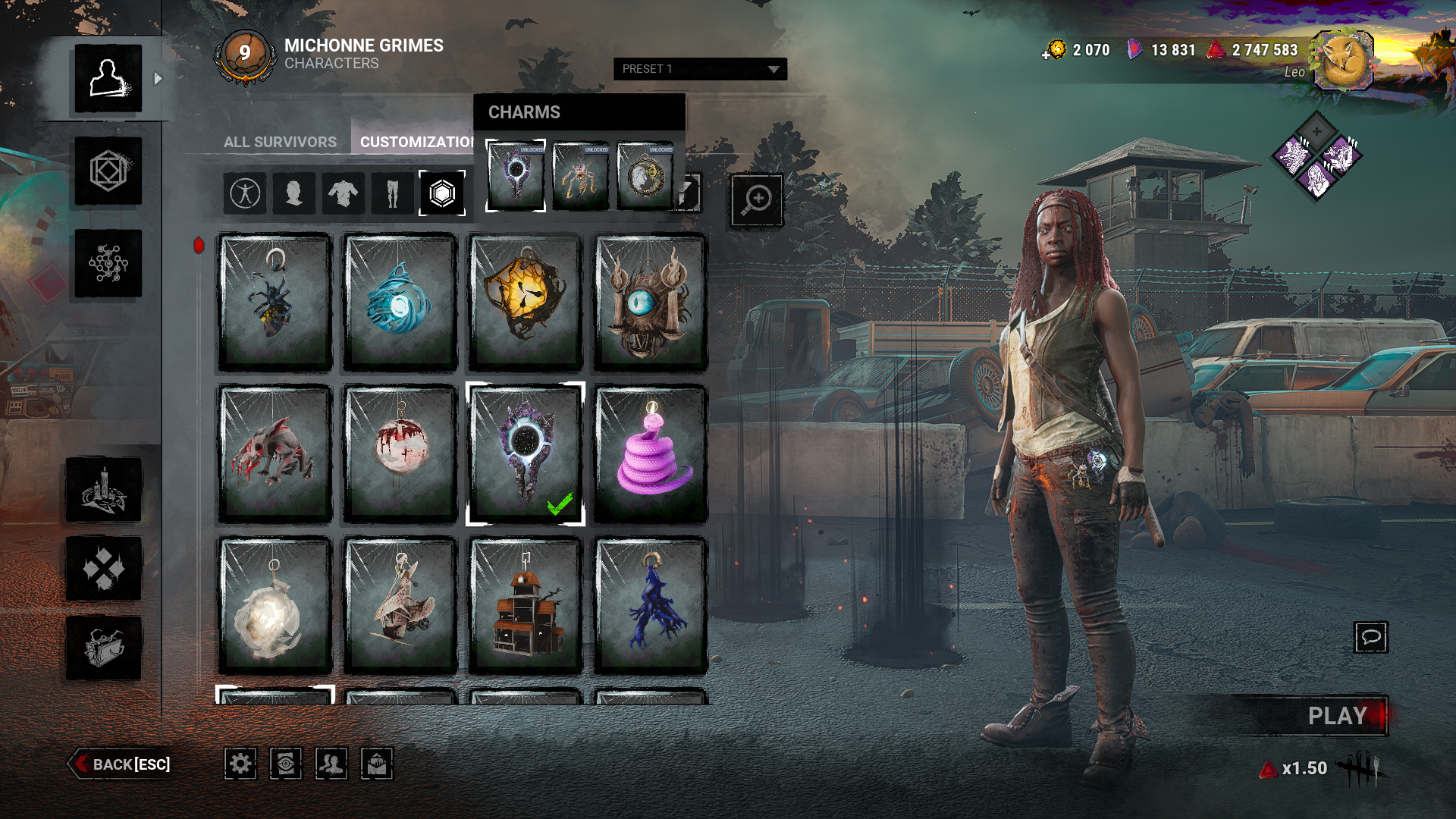This screenshot has width=1456, height=819.
Task: Select the blue eyeball candle charm
Action: click(651, 303)
